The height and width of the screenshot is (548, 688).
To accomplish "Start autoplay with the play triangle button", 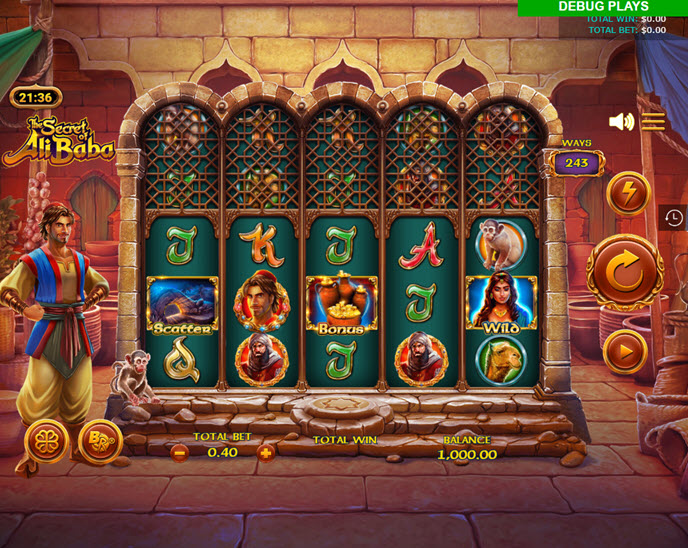I will click(625, 352).
